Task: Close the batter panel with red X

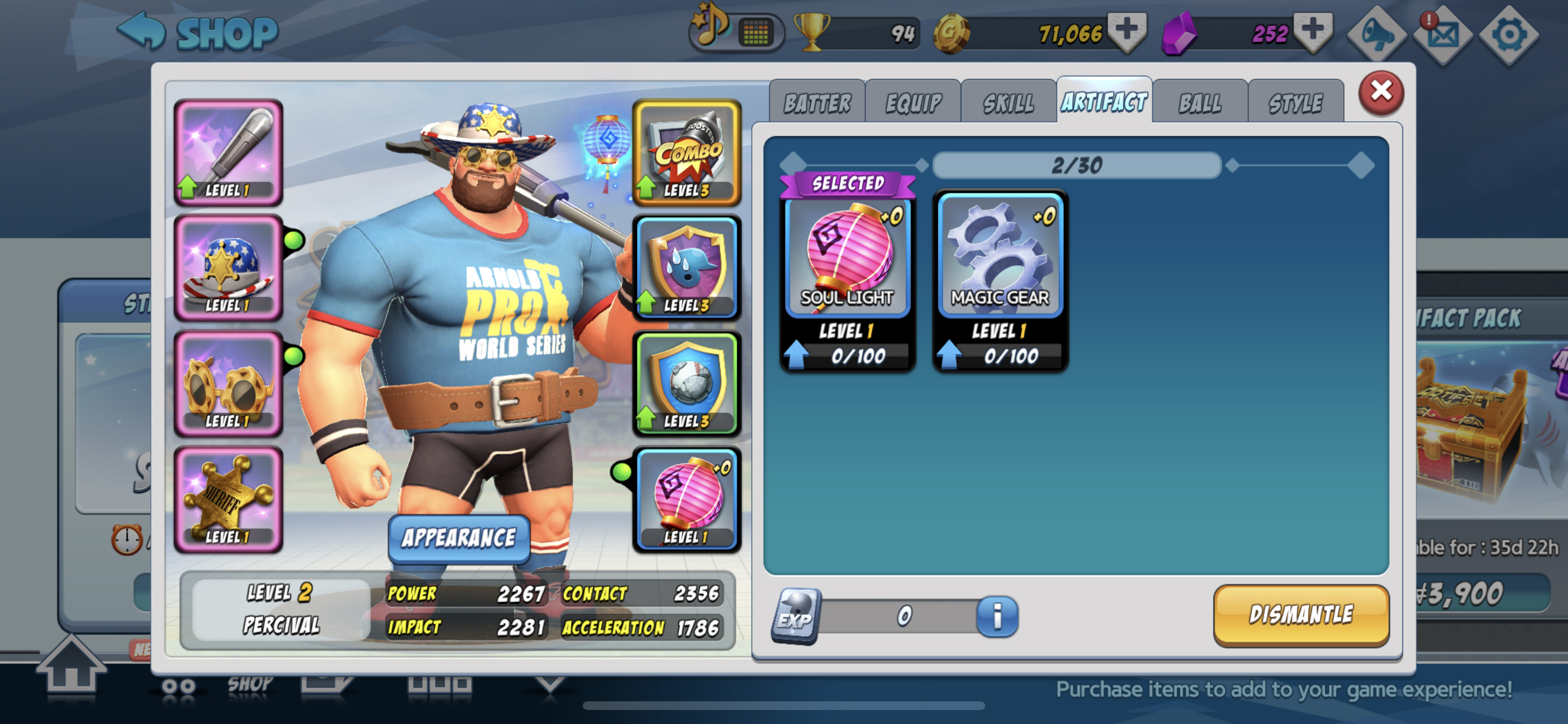Action: [1381, 93]
